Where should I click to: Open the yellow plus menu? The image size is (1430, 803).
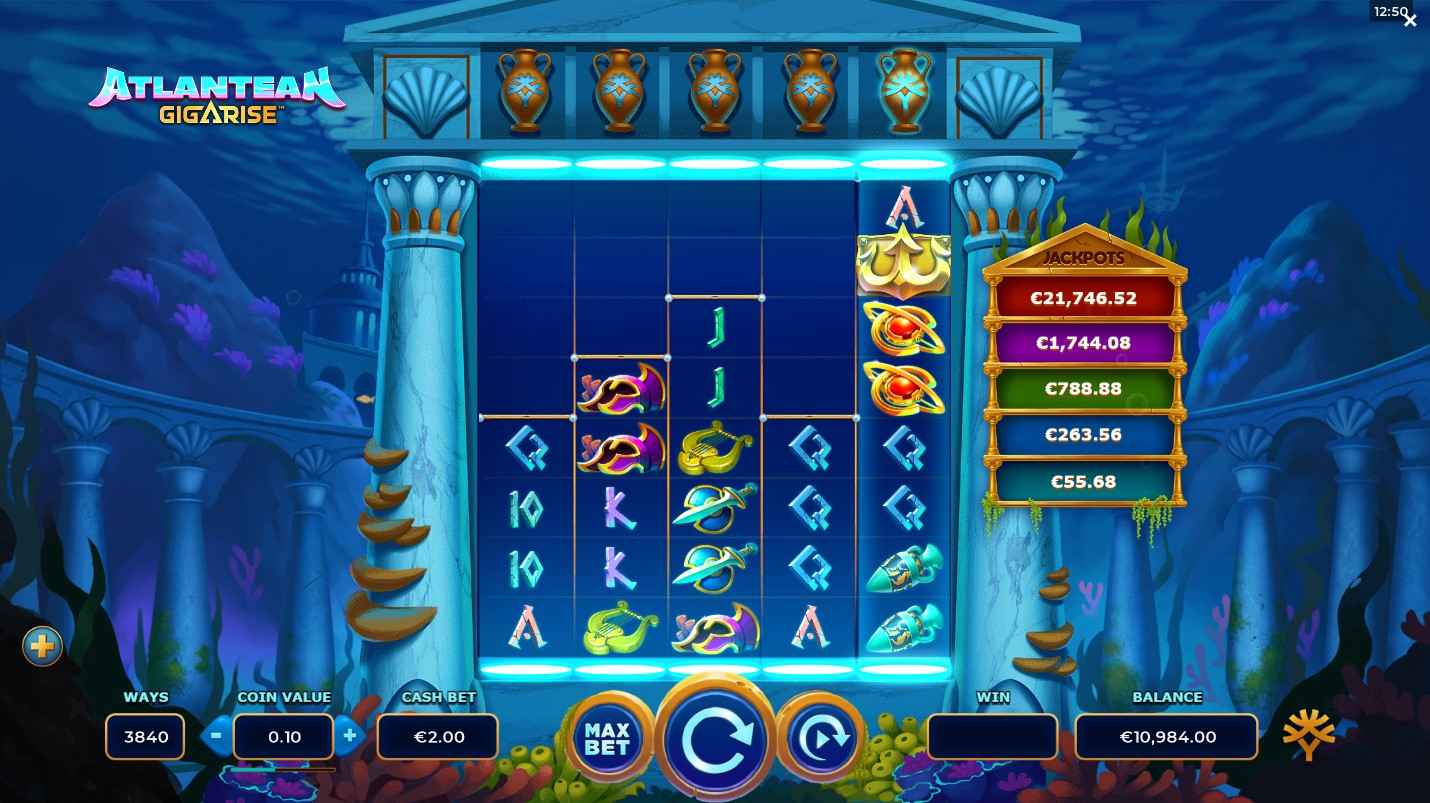pos(42,647)
